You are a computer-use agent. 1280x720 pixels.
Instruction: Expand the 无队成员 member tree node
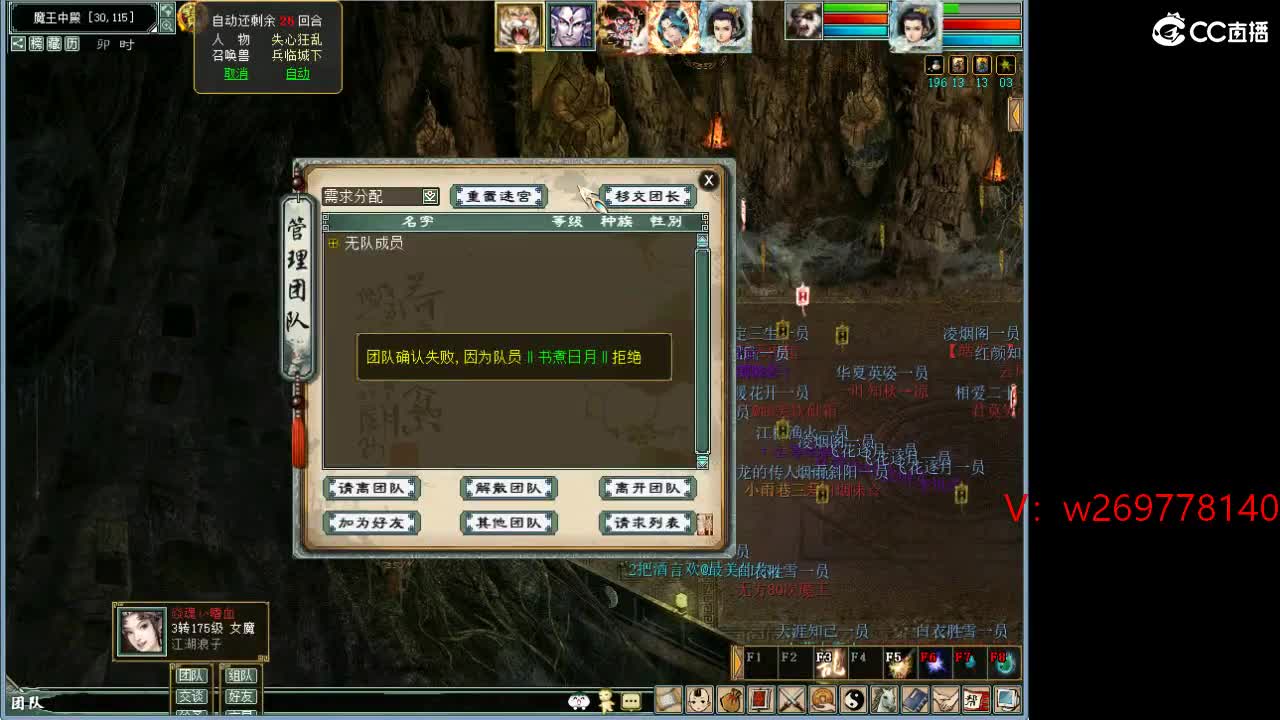click(332, 242)
